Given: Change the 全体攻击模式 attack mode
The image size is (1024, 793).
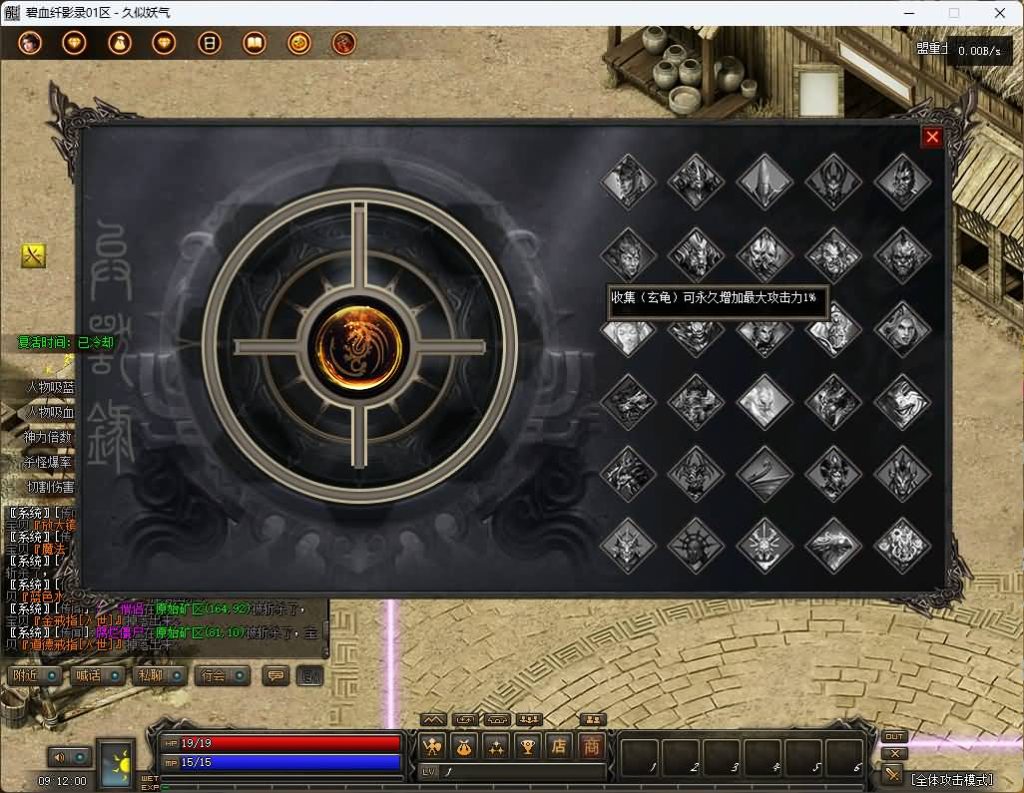Looking at the screenshot, I should coord(952,779).
